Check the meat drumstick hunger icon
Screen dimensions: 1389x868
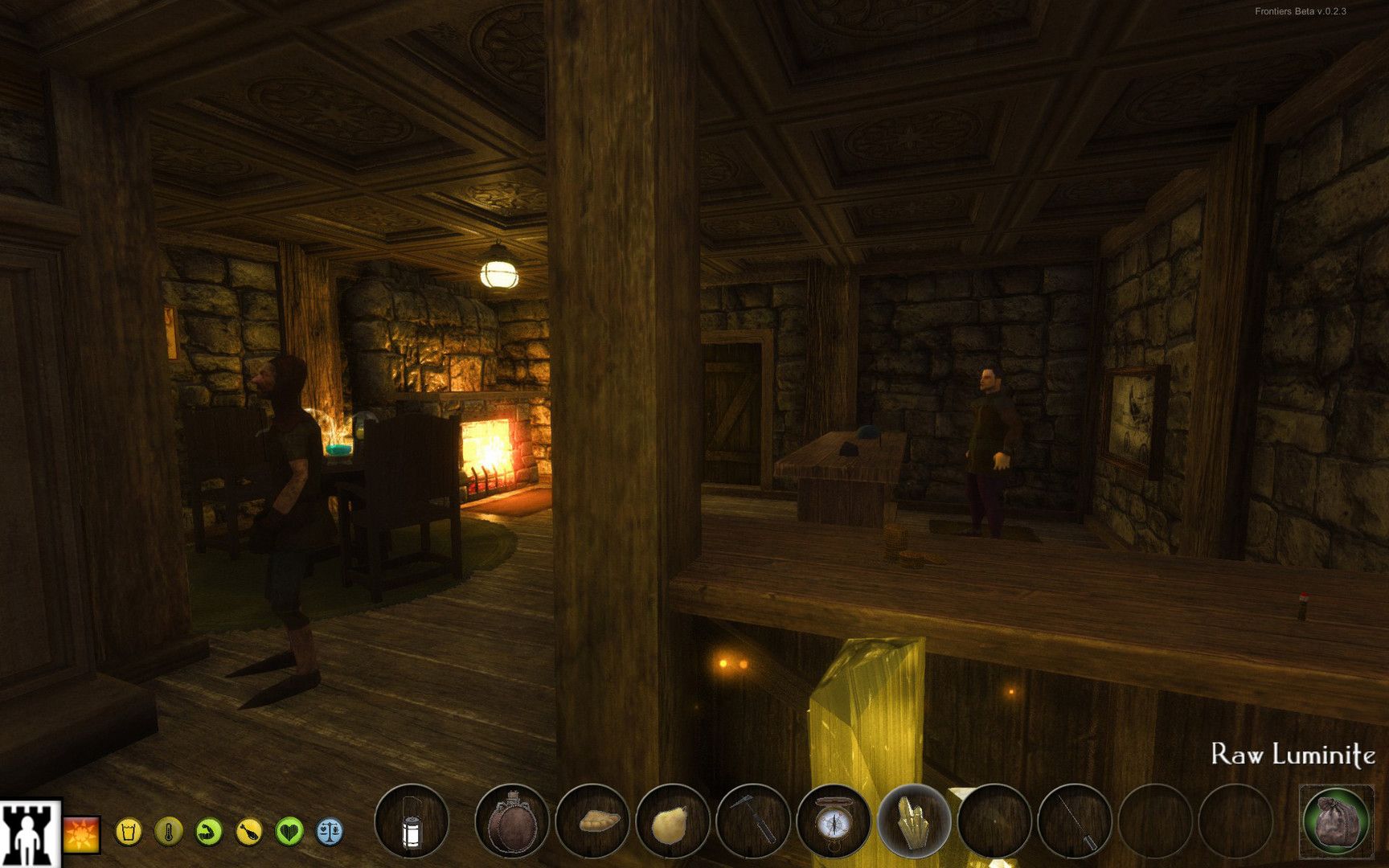(249, 831)
